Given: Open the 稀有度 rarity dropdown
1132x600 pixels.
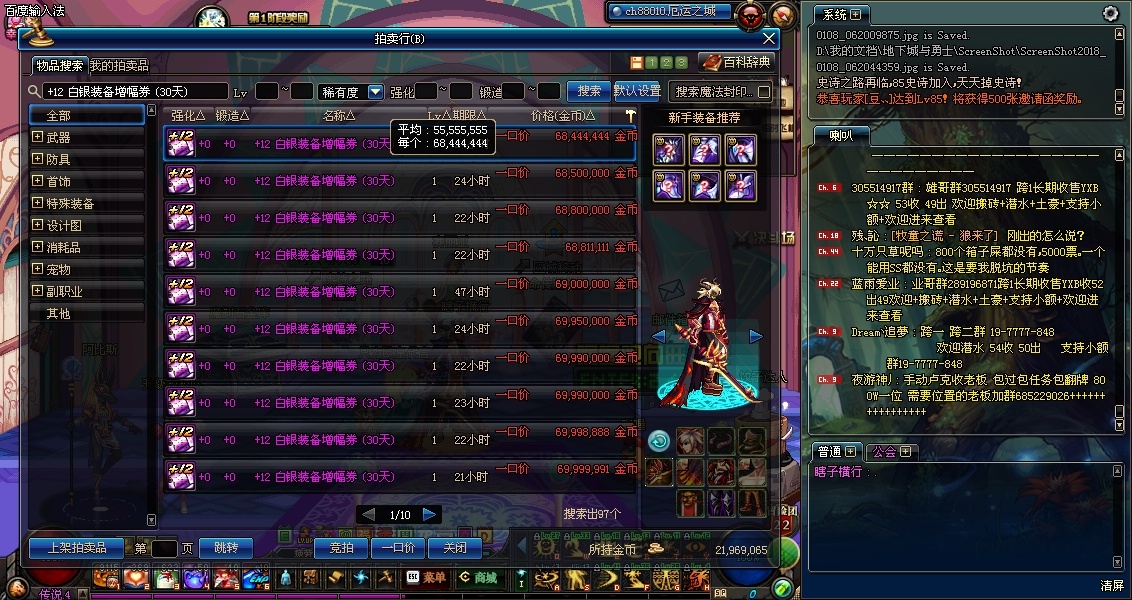Looking at the screenshot, I should pyautogui.click(x=376, y=92).
